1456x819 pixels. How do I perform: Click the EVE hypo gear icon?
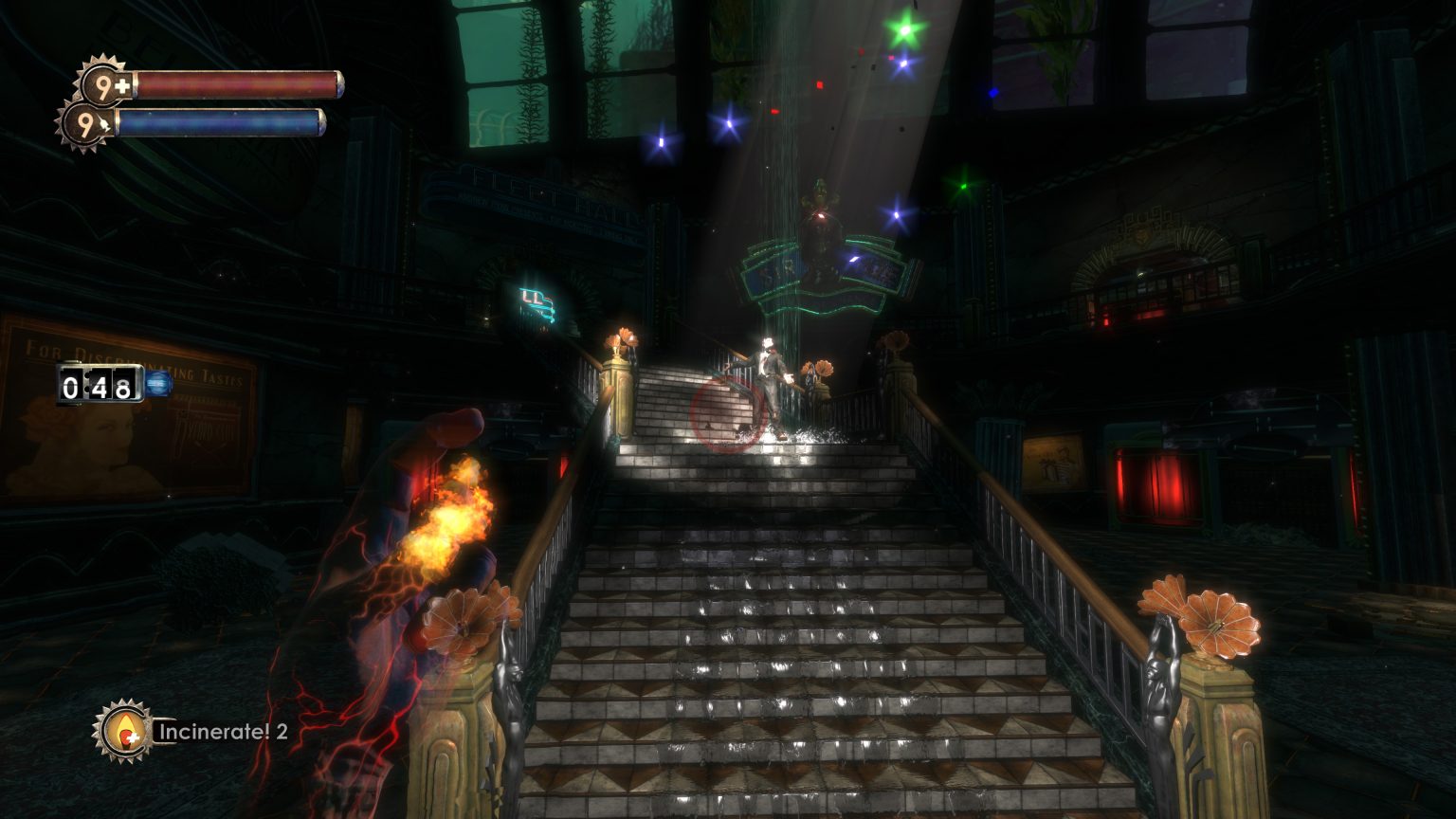87,124
